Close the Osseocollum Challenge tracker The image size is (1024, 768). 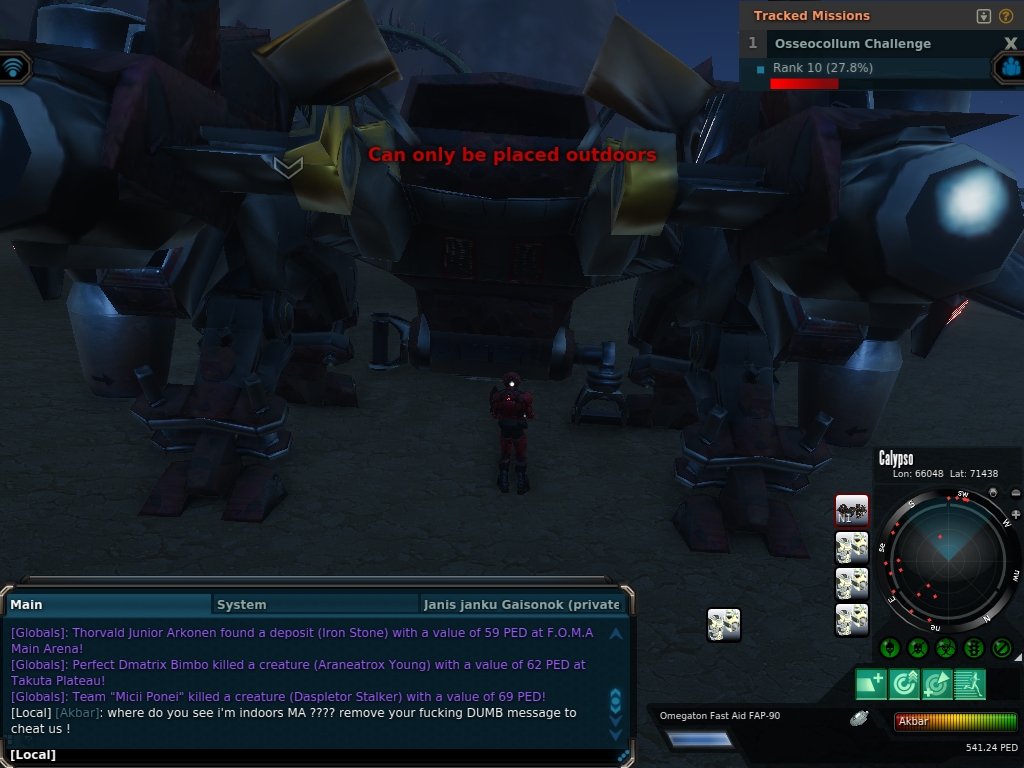point(1010,44)
